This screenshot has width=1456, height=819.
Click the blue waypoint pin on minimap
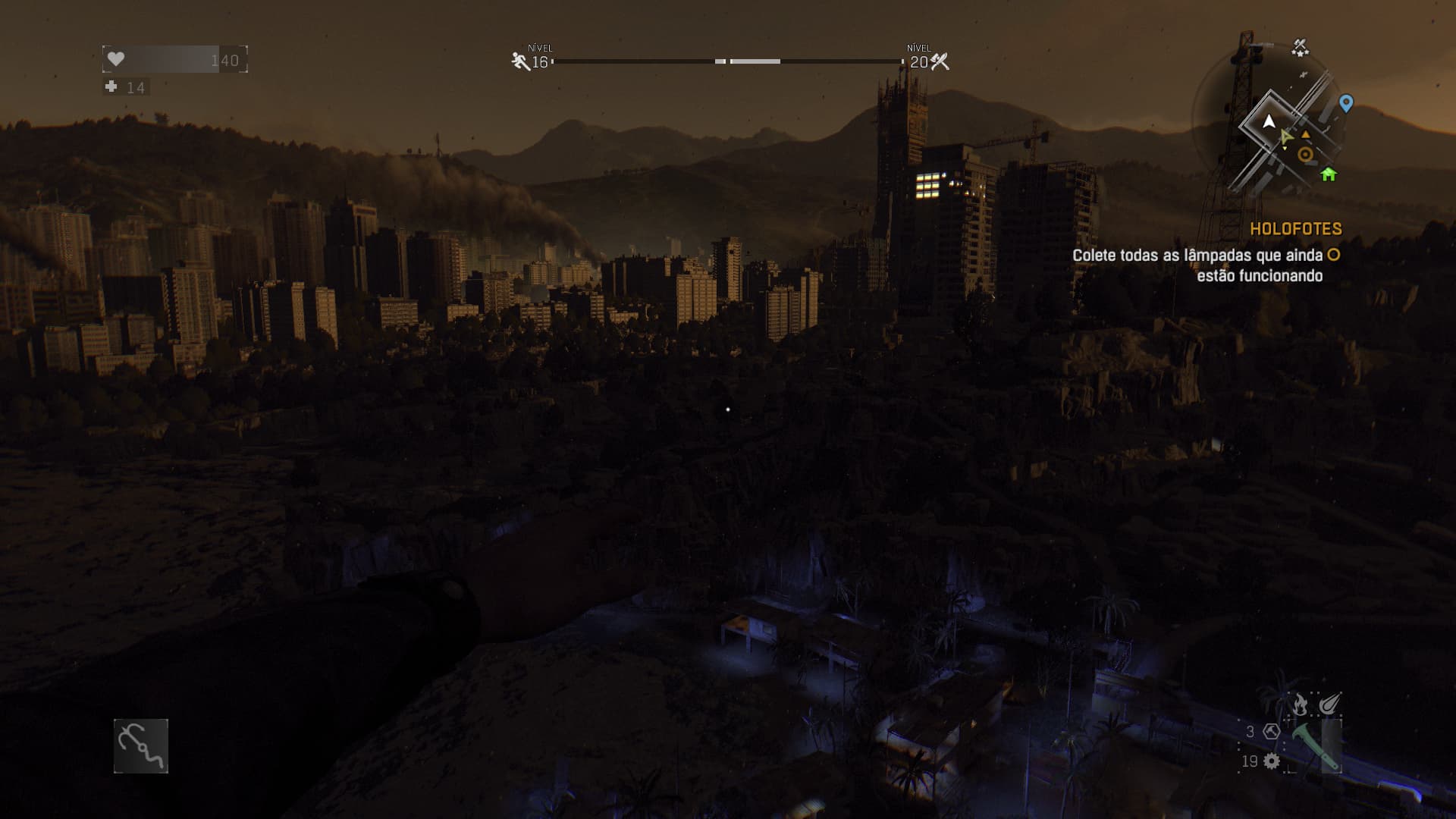tap(1346, 103)
